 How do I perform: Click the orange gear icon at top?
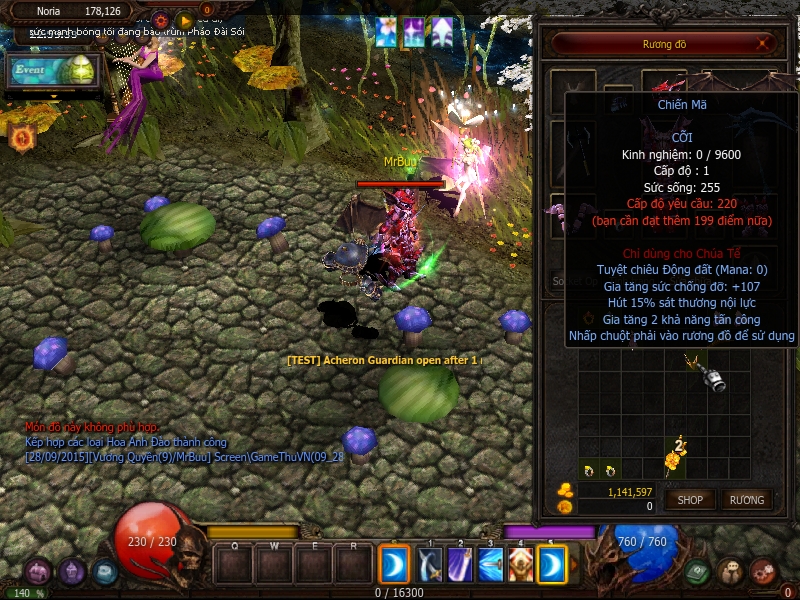coord(160,20)
